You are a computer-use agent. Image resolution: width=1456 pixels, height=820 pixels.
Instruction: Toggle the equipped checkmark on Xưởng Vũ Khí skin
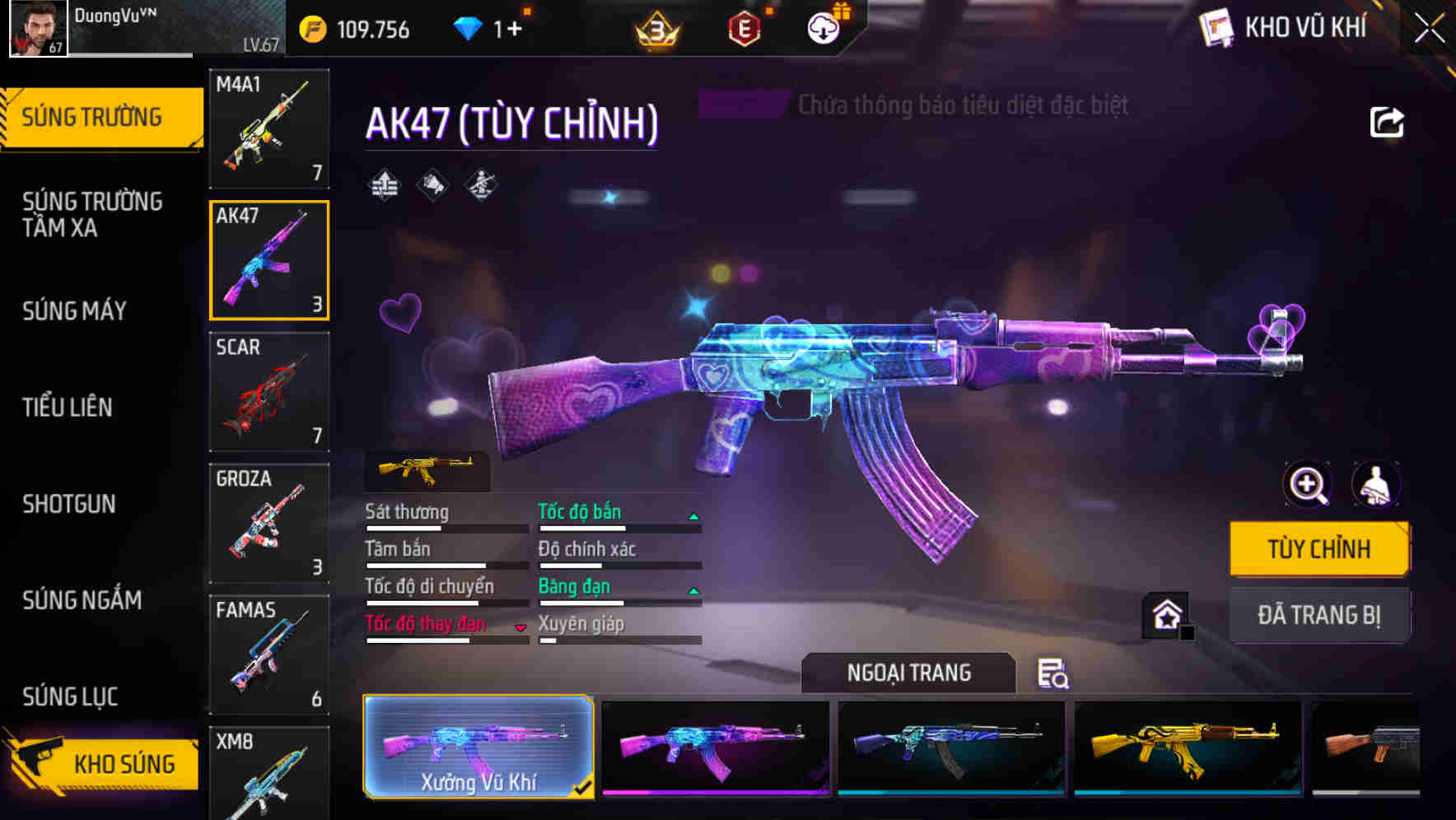585,787
